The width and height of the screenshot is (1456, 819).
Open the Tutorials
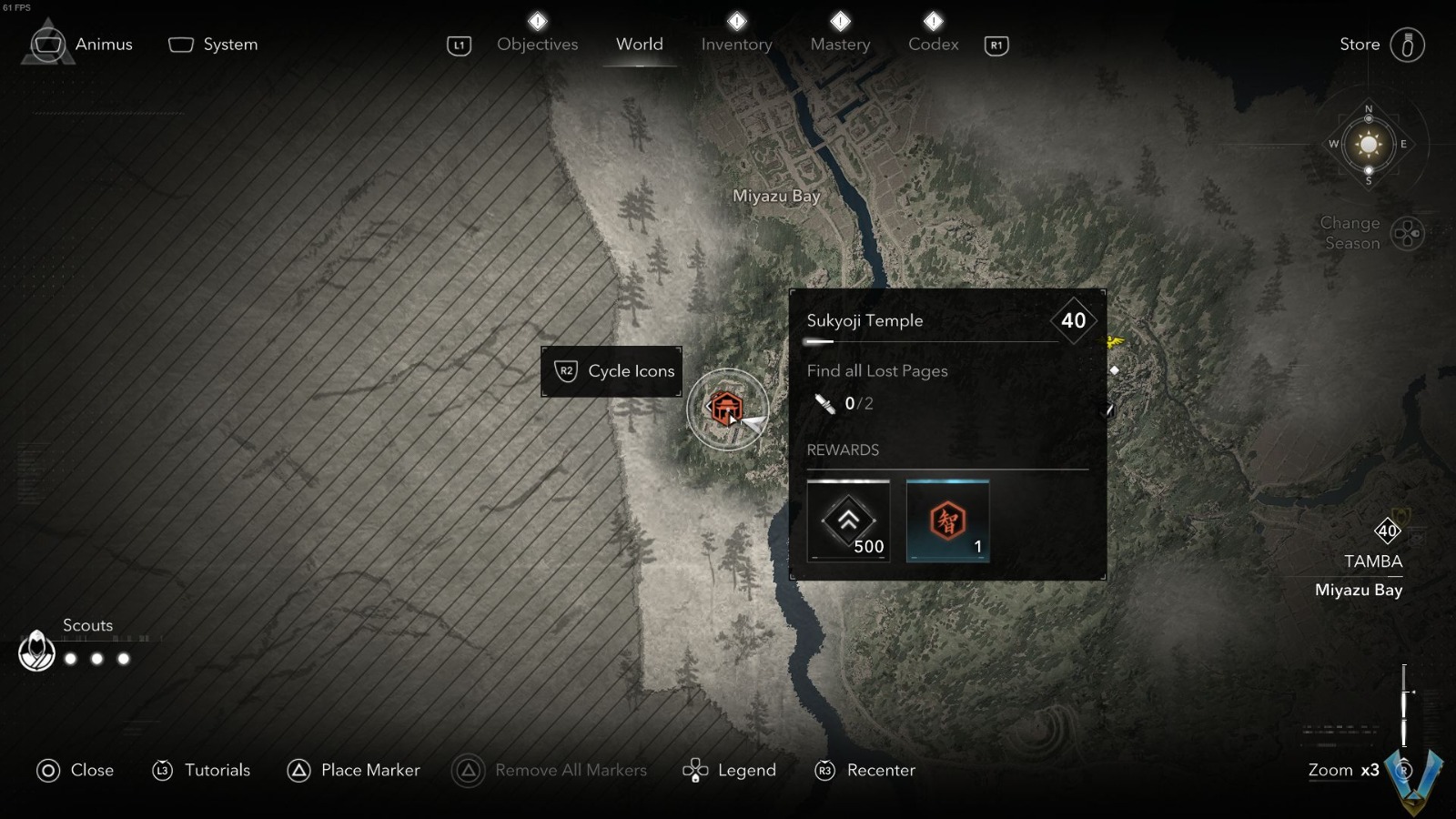coord(201,770)
